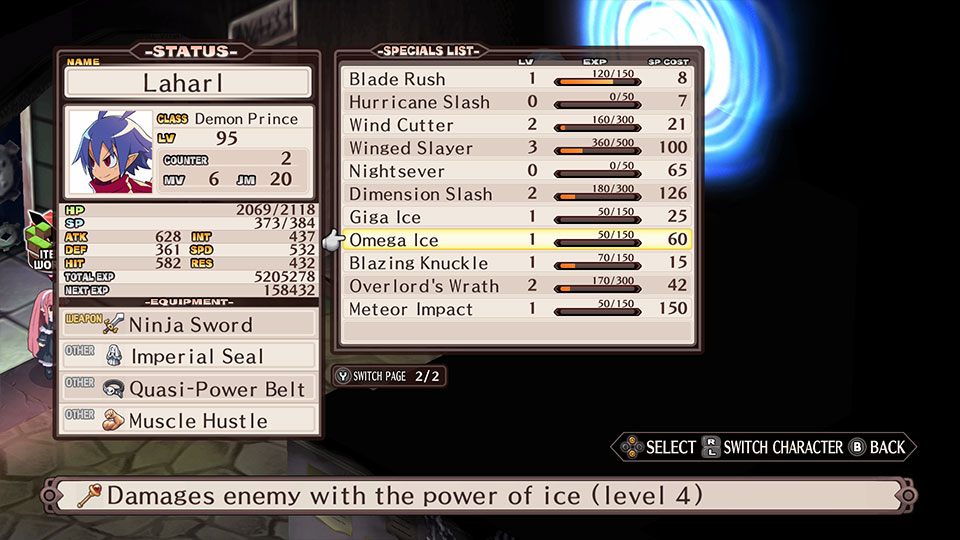This screenshot has height=540, width=960.
Task: Select the Wind Cutter skill row
Action: 517,125
